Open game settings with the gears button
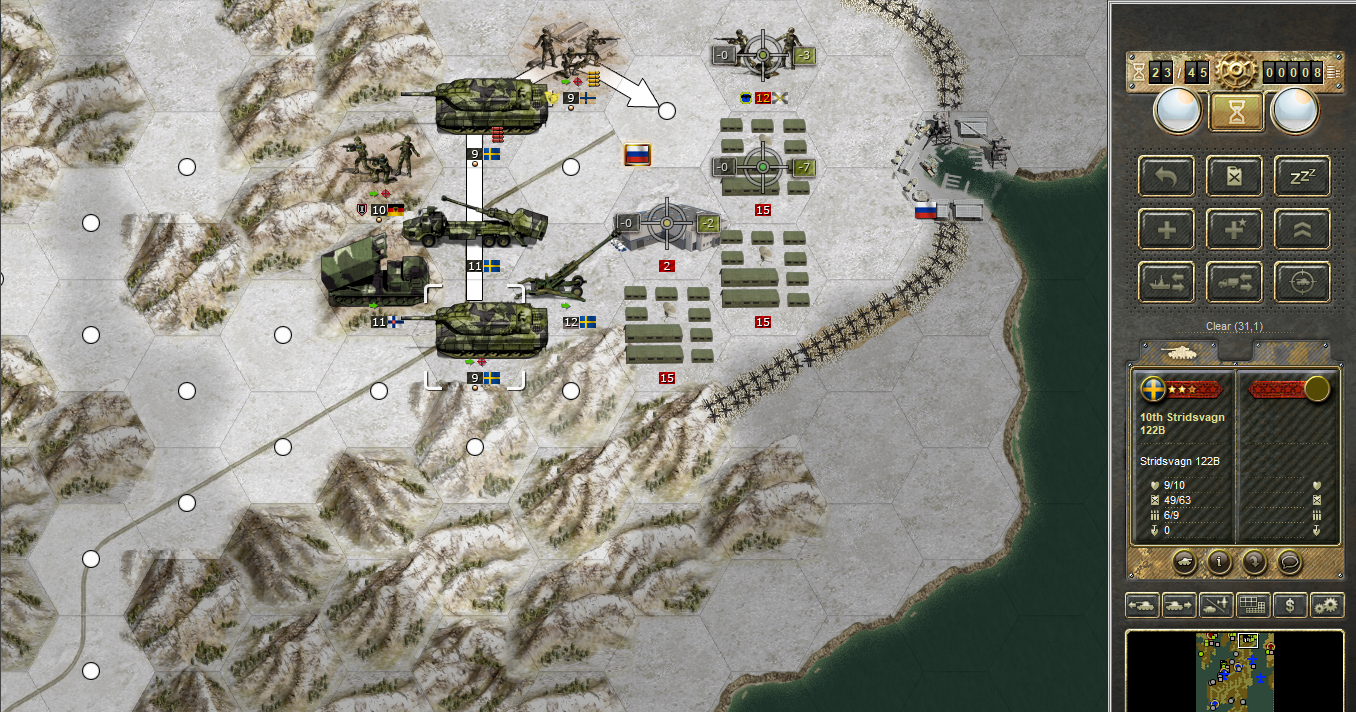Image resolution: width=1356 pixels, height=712 pixels. coord(1327,605)
